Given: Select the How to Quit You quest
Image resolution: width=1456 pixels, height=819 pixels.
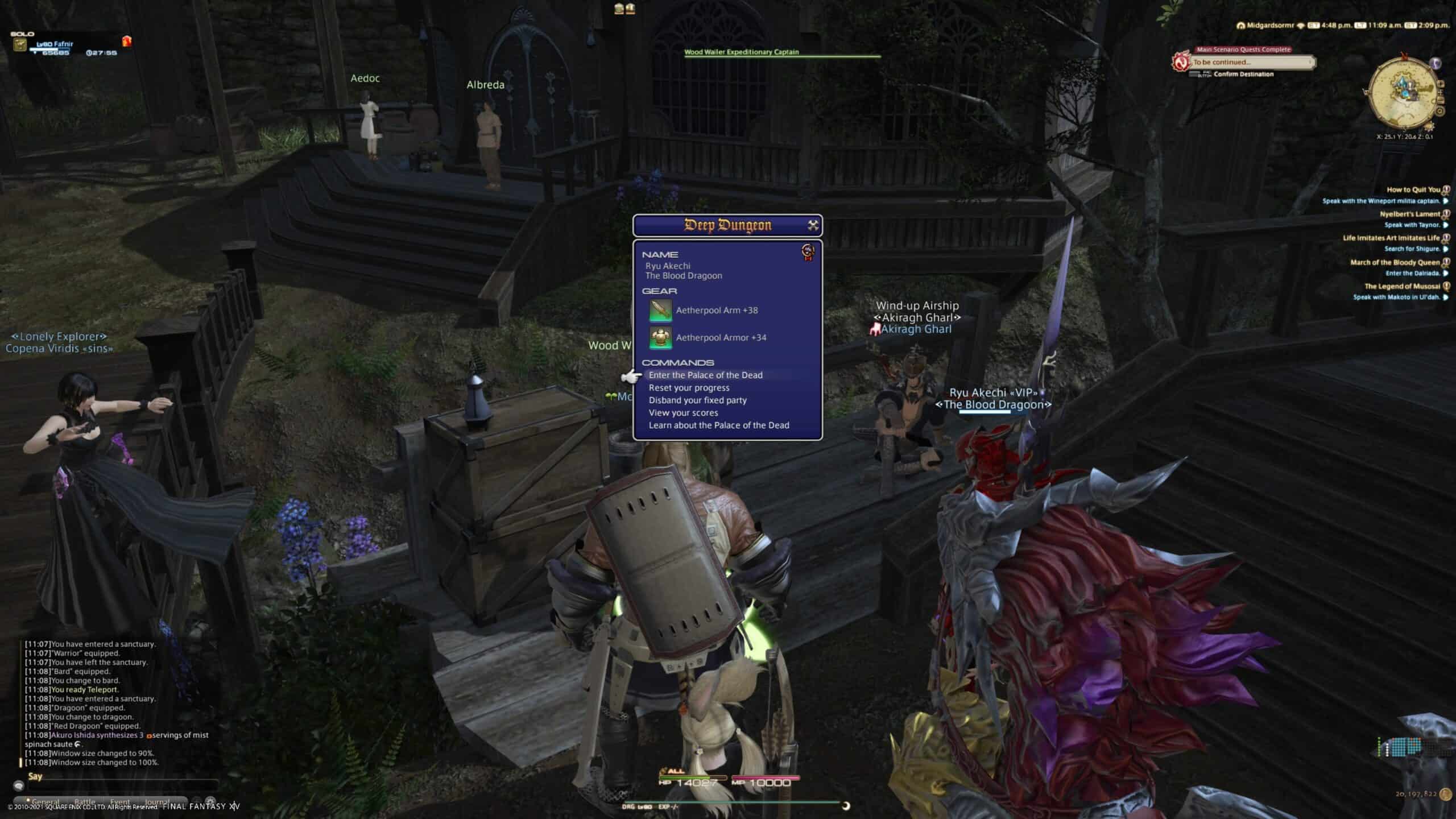Looking at the screenshot, I should click(x=1413, y=190).
